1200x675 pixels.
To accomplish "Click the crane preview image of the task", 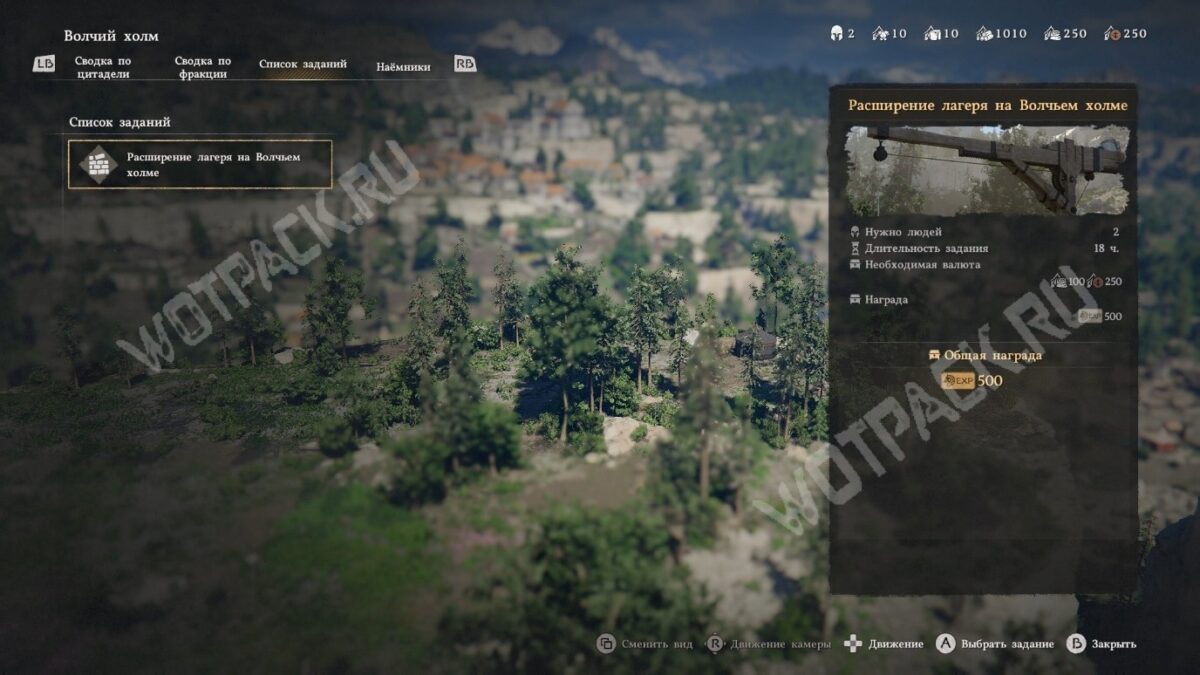I will point(986,169).
